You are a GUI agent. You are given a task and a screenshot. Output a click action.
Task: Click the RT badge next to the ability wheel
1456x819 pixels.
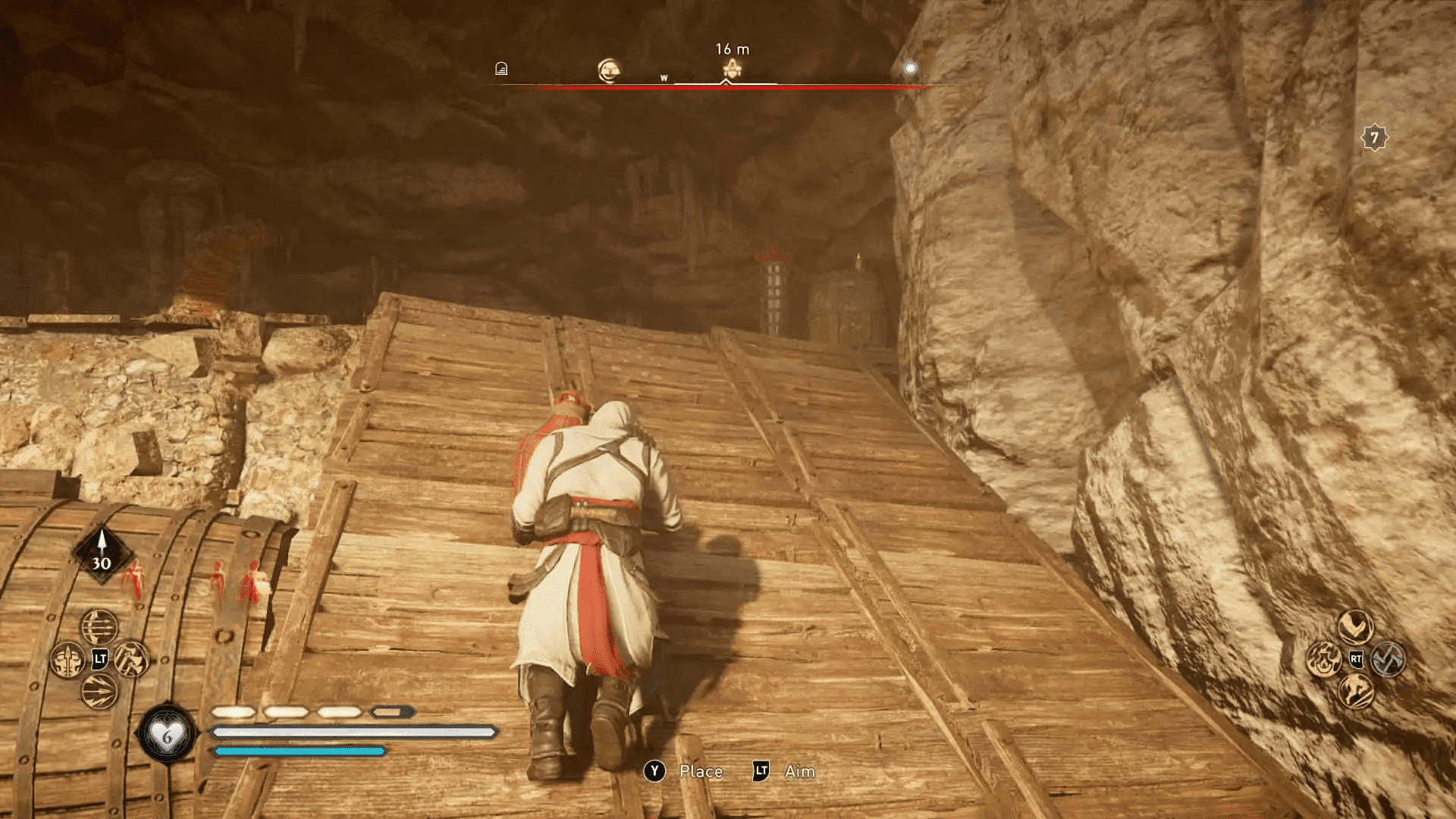1357,658
